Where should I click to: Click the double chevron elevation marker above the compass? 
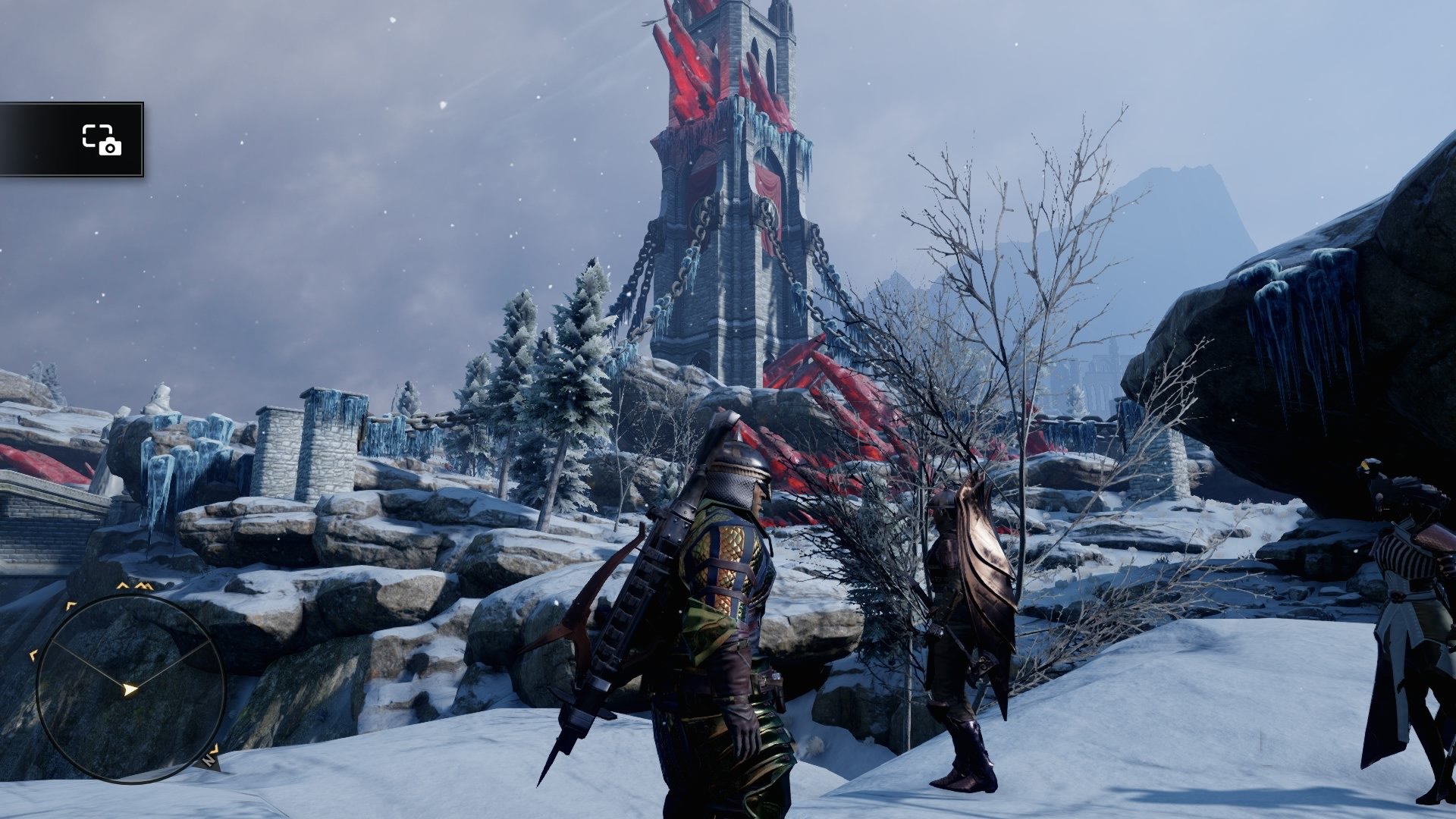point(143,587)
